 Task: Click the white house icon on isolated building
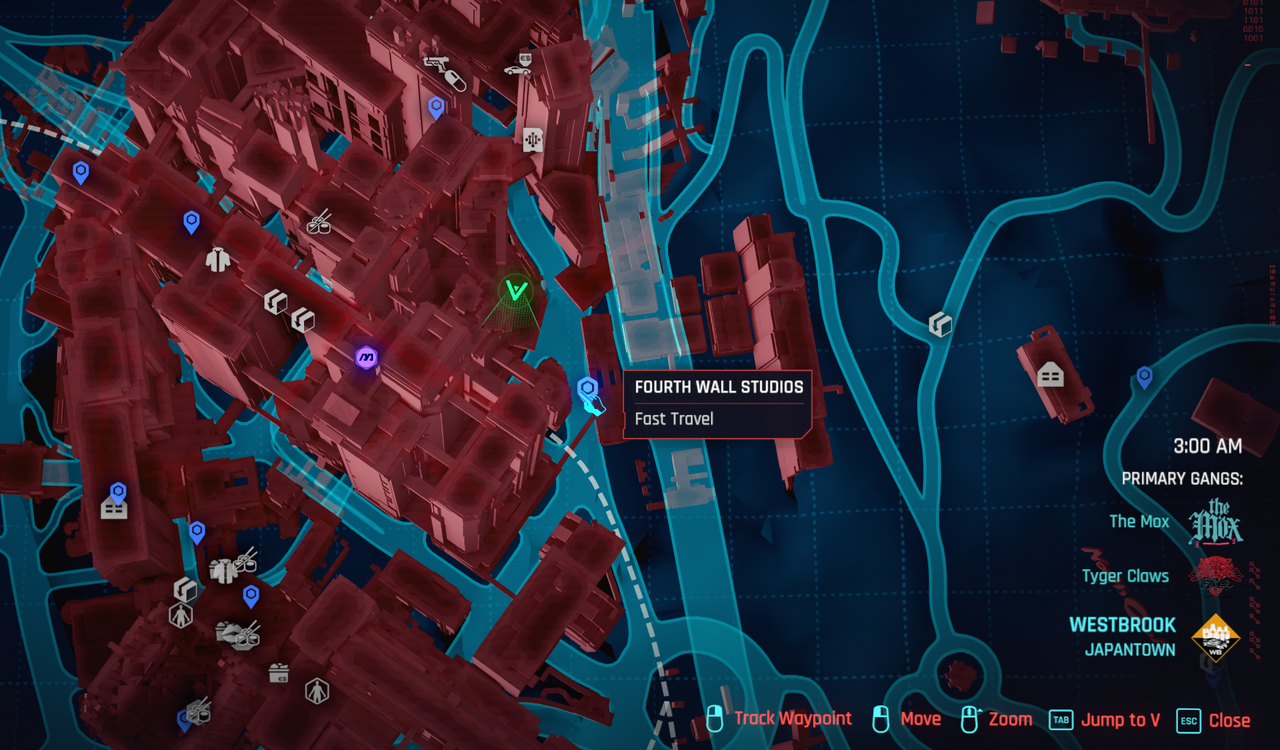1050,375
